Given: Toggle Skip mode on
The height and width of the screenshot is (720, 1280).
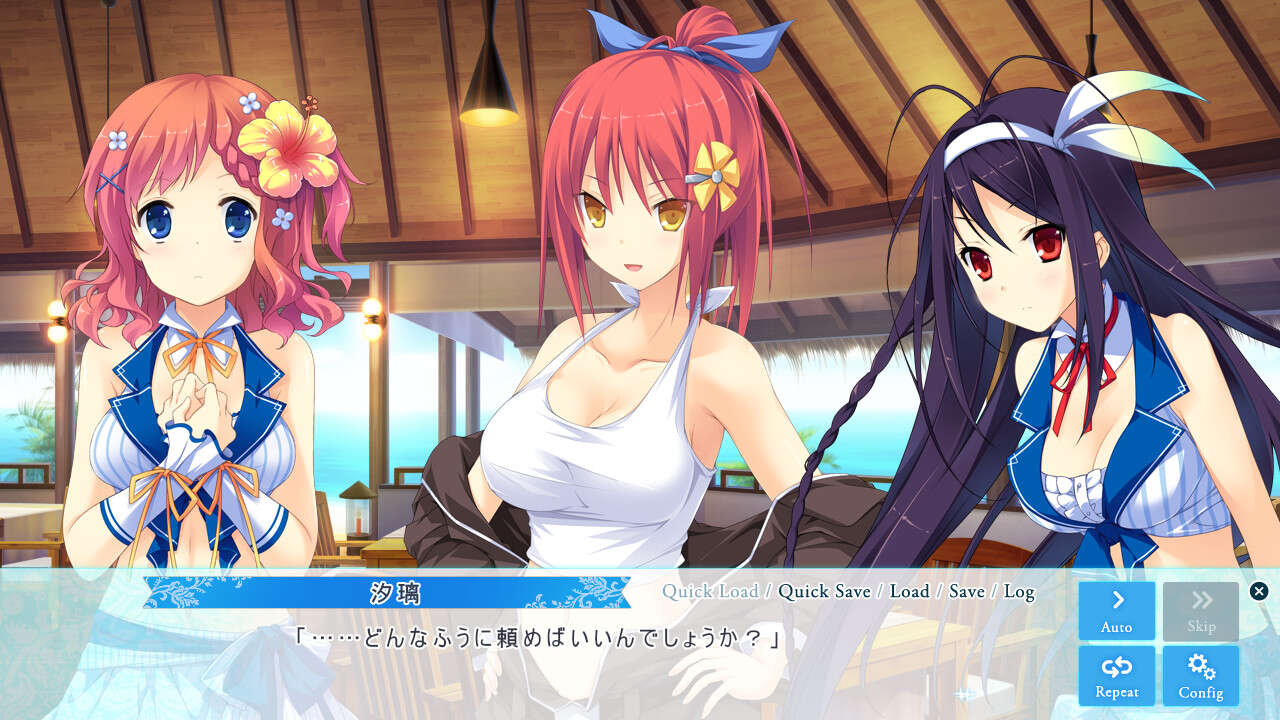Looking at the screenshot, I should 1201,610.
